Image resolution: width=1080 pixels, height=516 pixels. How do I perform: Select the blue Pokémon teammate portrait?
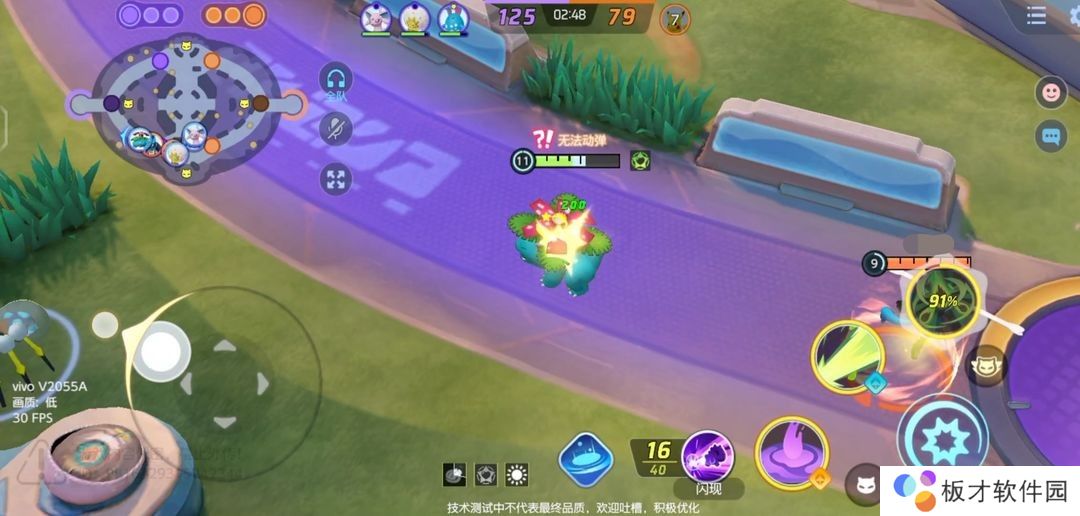(453, 18)
